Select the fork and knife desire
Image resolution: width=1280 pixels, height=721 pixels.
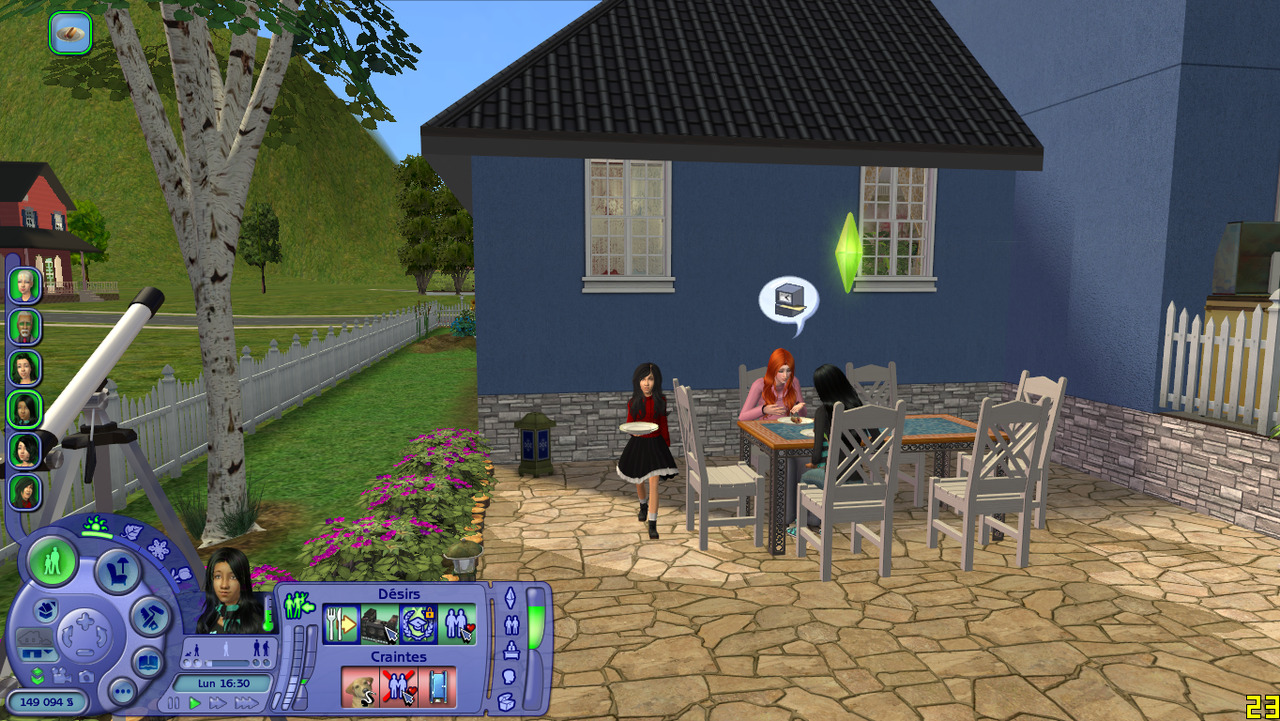tap(341, 624)
